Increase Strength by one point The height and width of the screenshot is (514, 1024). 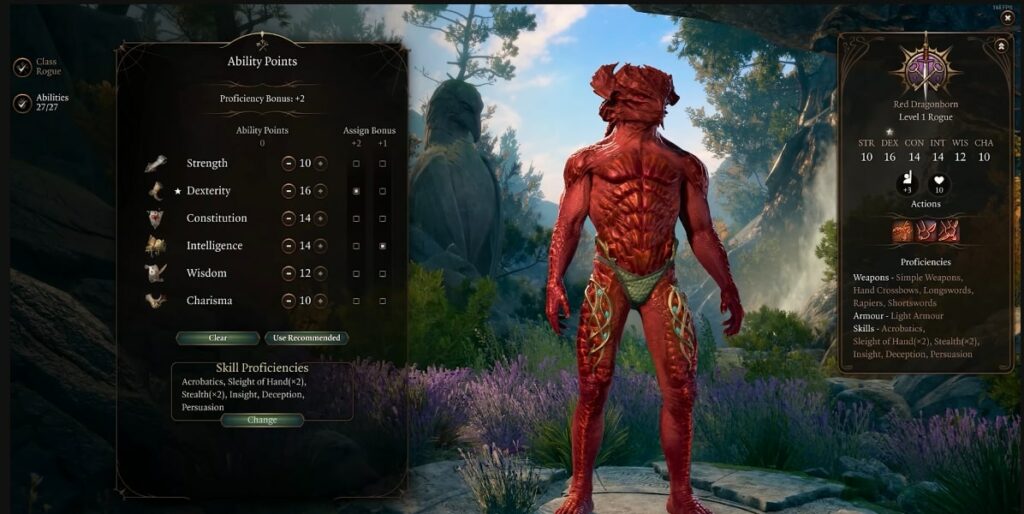[x=321, y=163]
